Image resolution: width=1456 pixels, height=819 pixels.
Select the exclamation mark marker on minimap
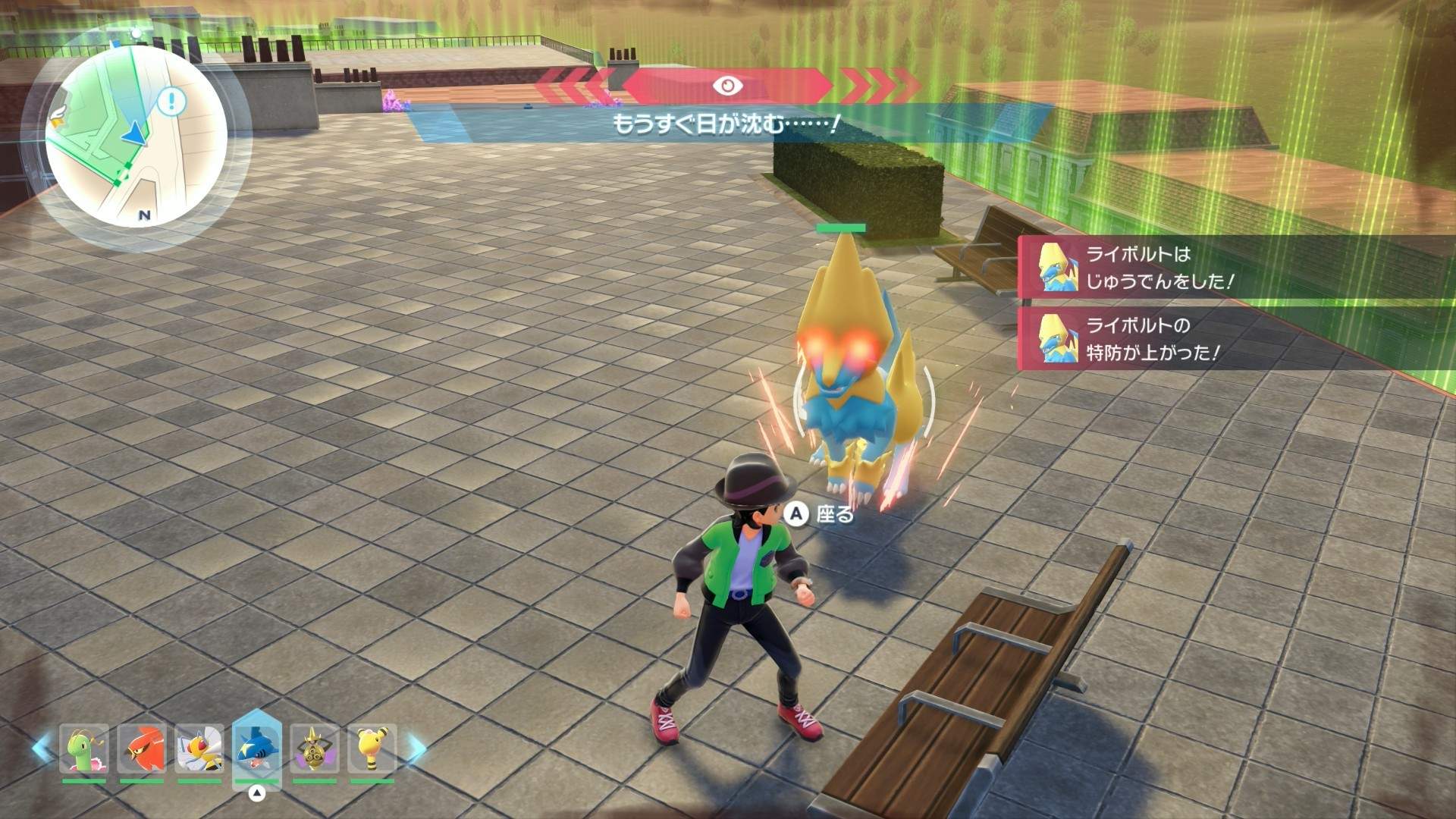(173, 101)
